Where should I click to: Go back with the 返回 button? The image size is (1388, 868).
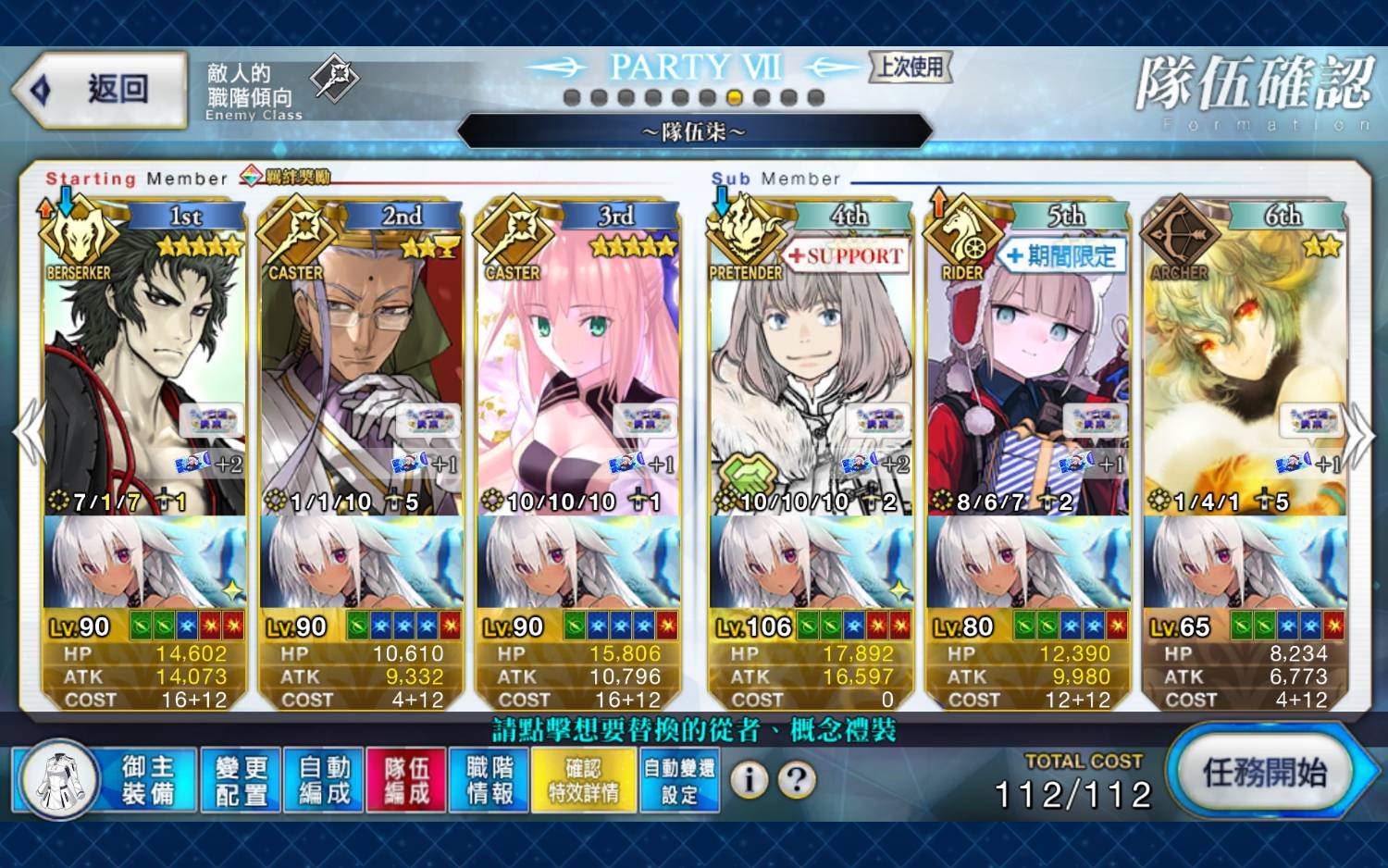click(100, 90)
